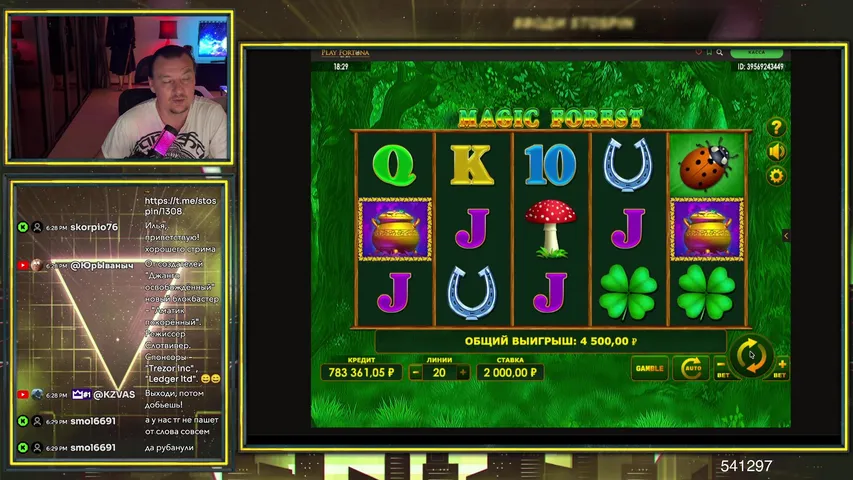The height and width of the screenshot is (480, 853).
Task: Click the Play Fortuna logo
Action: point(345,53)
